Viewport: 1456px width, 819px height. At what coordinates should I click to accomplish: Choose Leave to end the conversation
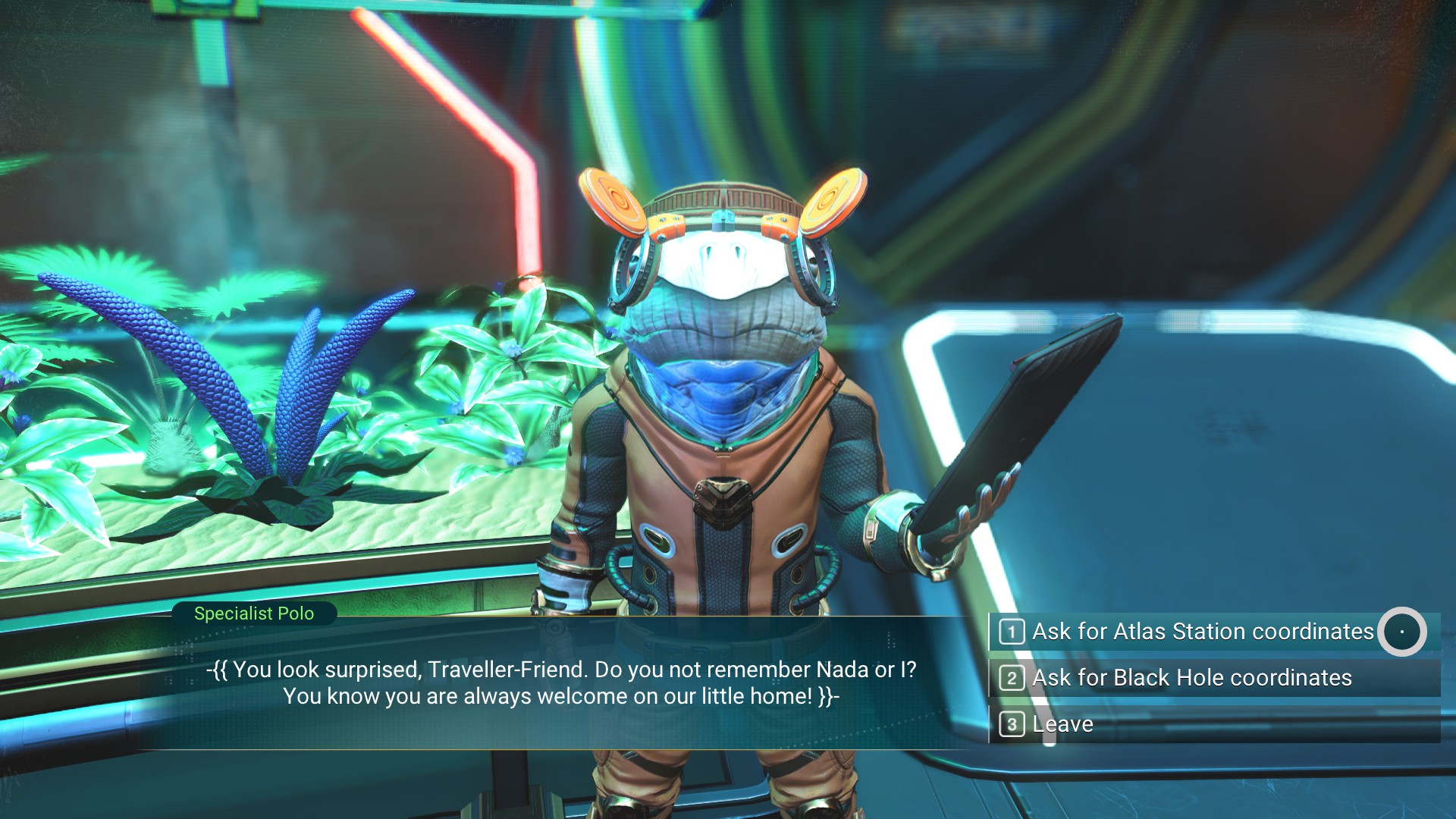[1062, 724]
